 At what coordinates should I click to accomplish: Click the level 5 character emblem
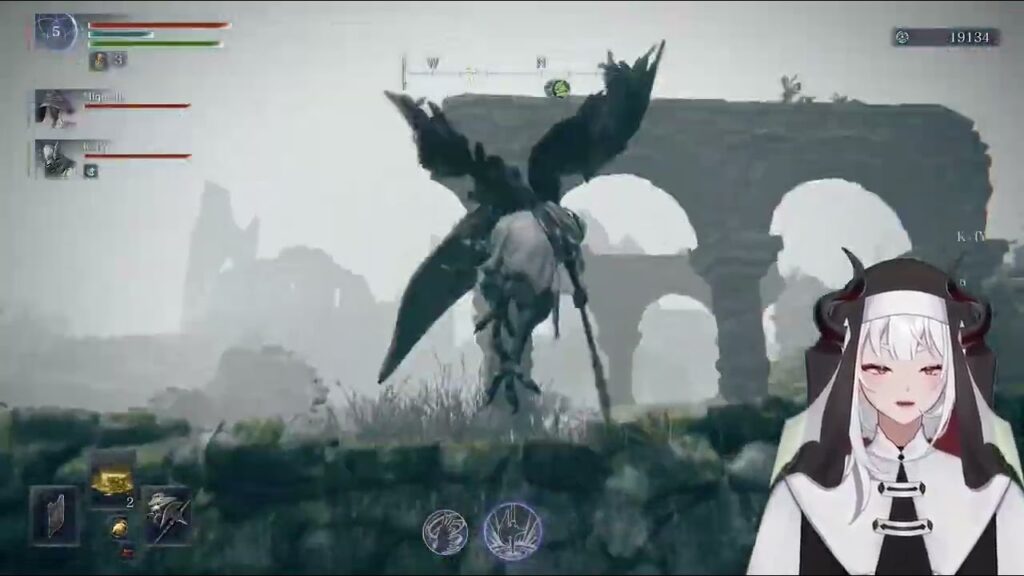(55, 31)
